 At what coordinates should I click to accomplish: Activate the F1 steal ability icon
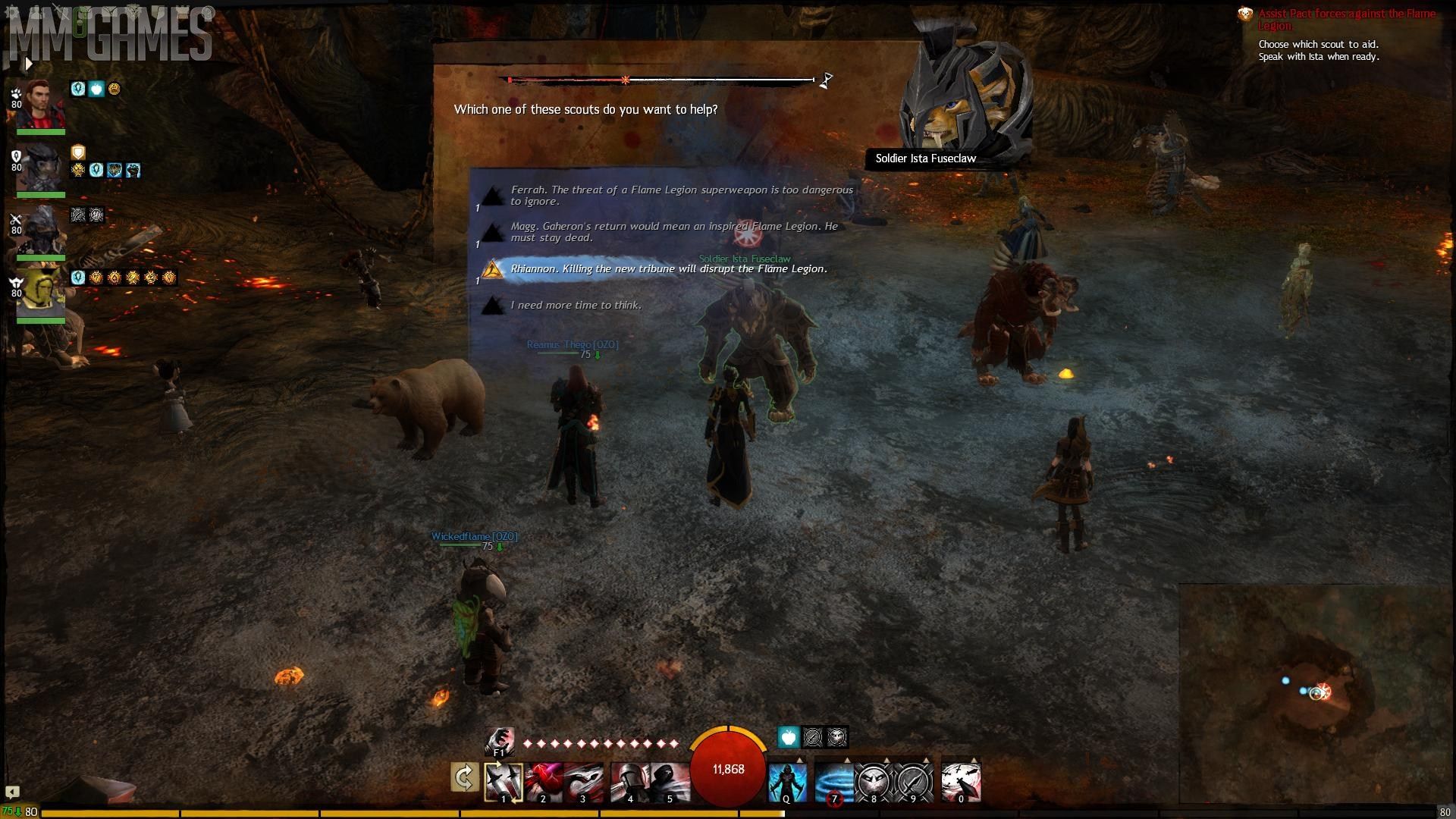pyautogui.click(x=500, y=742)
